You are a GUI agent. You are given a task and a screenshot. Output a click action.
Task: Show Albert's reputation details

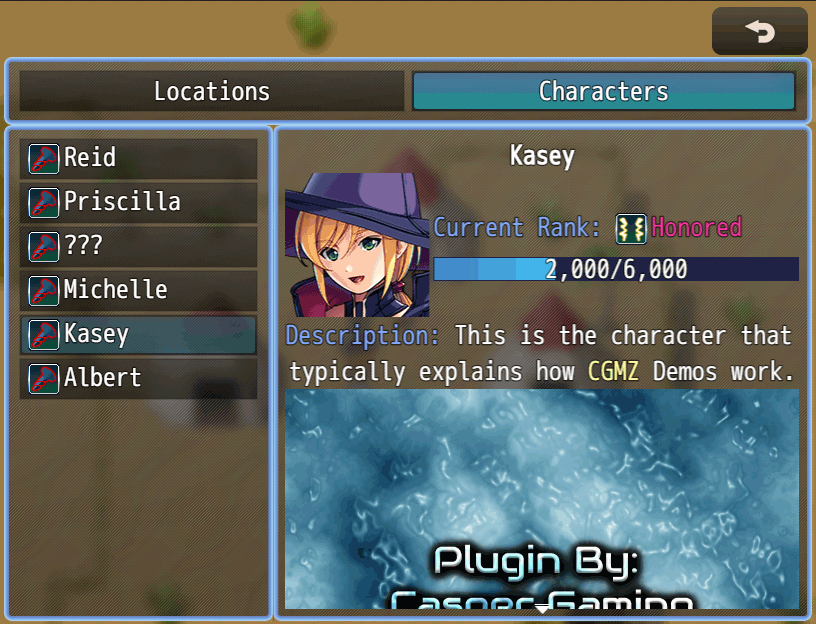(138, 378)
